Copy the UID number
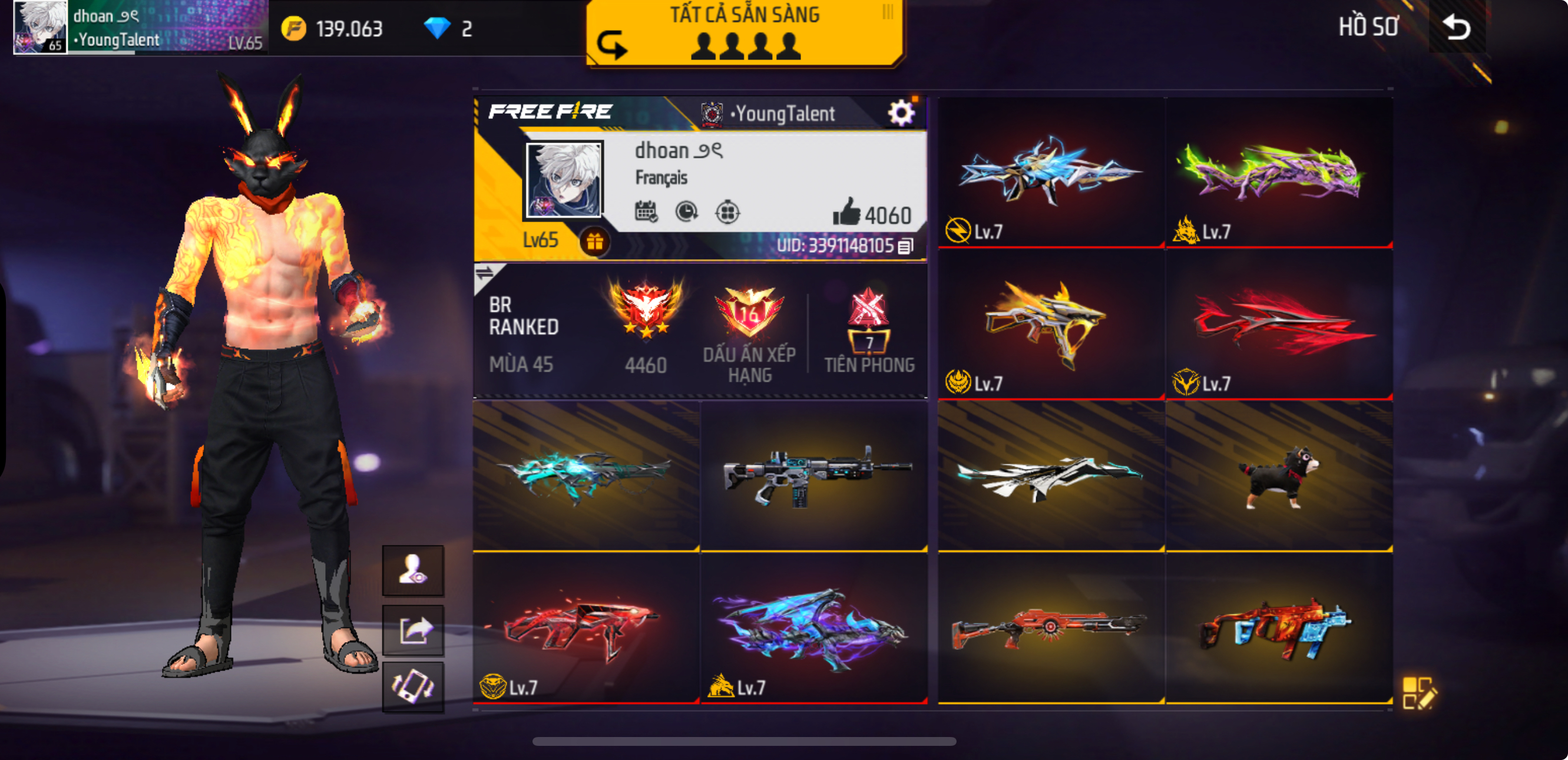Image resolution: width=1568 pixels, height=760 pixels. [906, 246]
